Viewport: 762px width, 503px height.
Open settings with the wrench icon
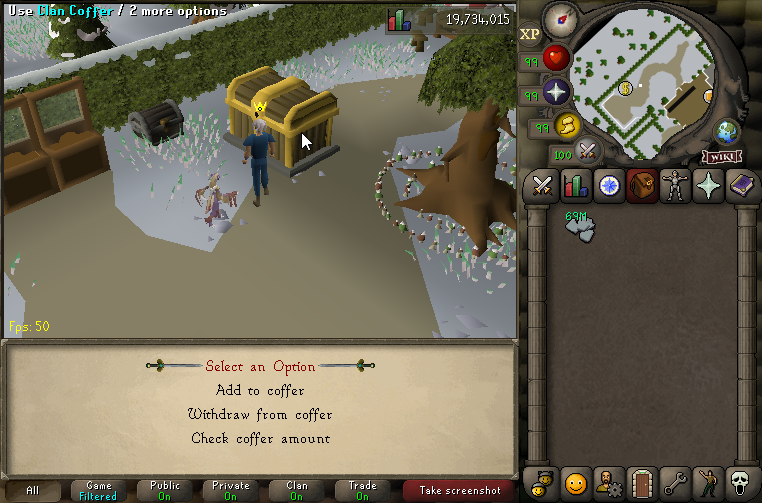click(674, 482)
